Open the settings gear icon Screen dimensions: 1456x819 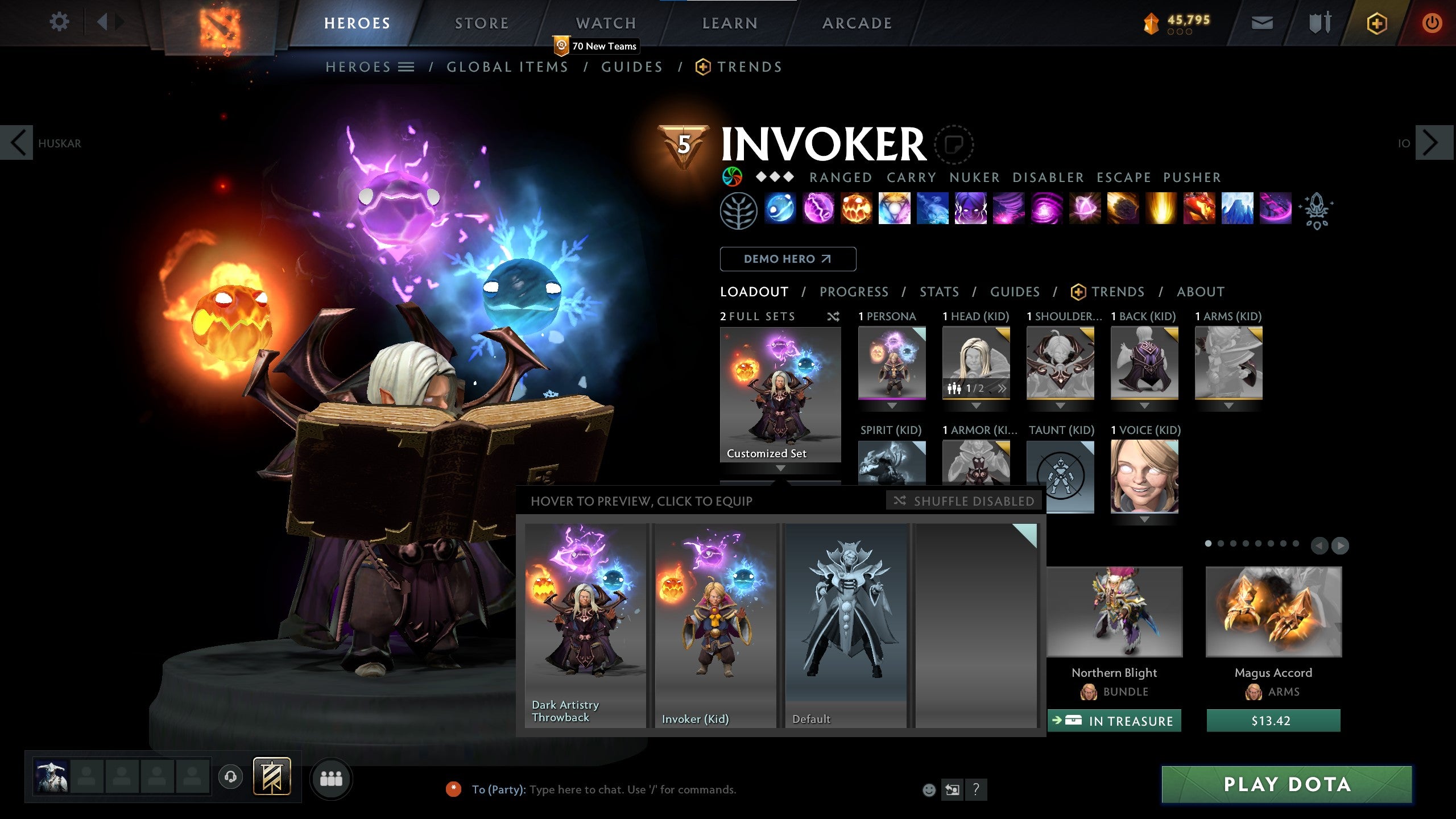click(59, 22)
